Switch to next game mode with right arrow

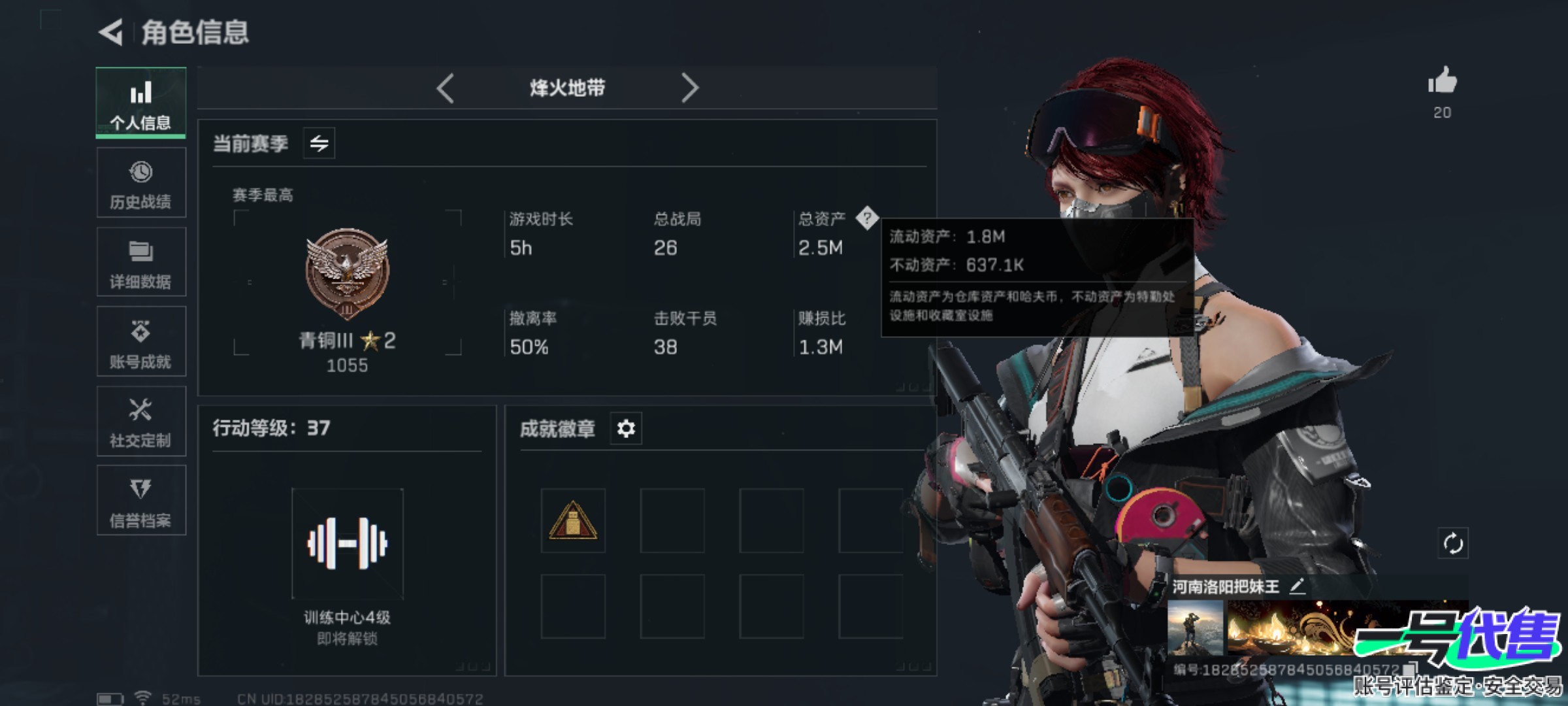point(690,88)
